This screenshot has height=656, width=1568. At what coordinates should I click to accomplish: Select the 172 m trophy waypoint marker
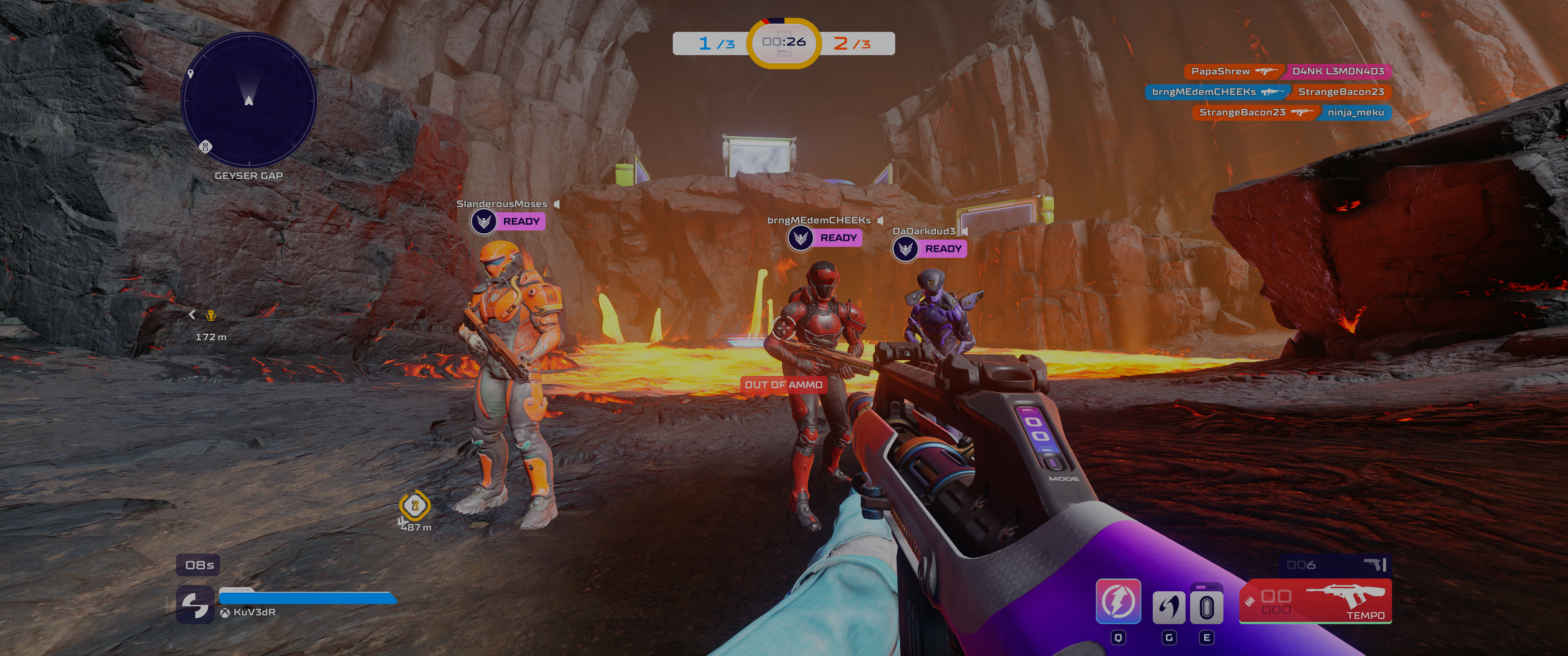point(211,315)
